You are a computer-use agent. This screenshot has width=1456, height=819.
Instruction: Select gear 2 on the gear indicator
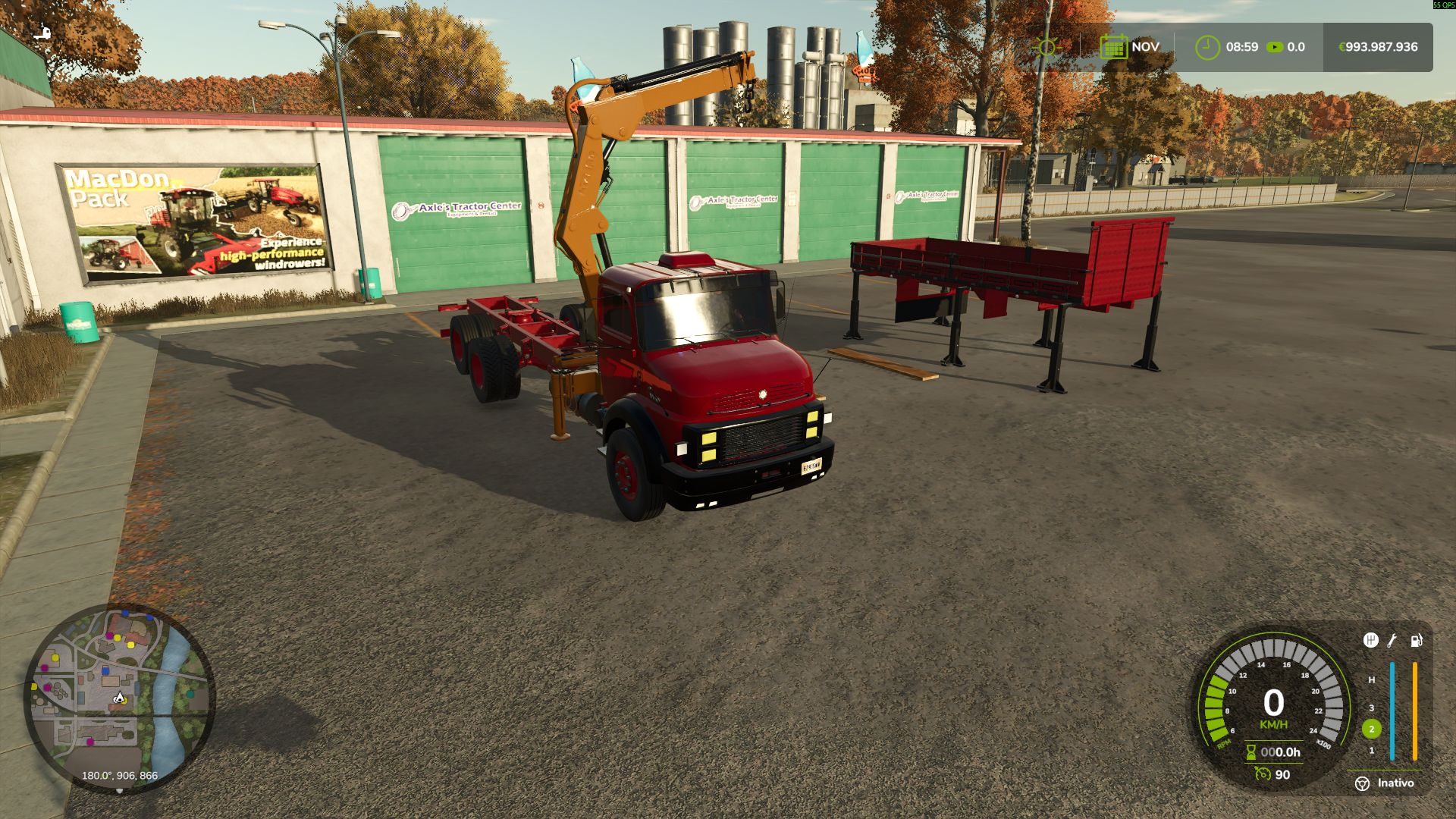pos(1371,730)
